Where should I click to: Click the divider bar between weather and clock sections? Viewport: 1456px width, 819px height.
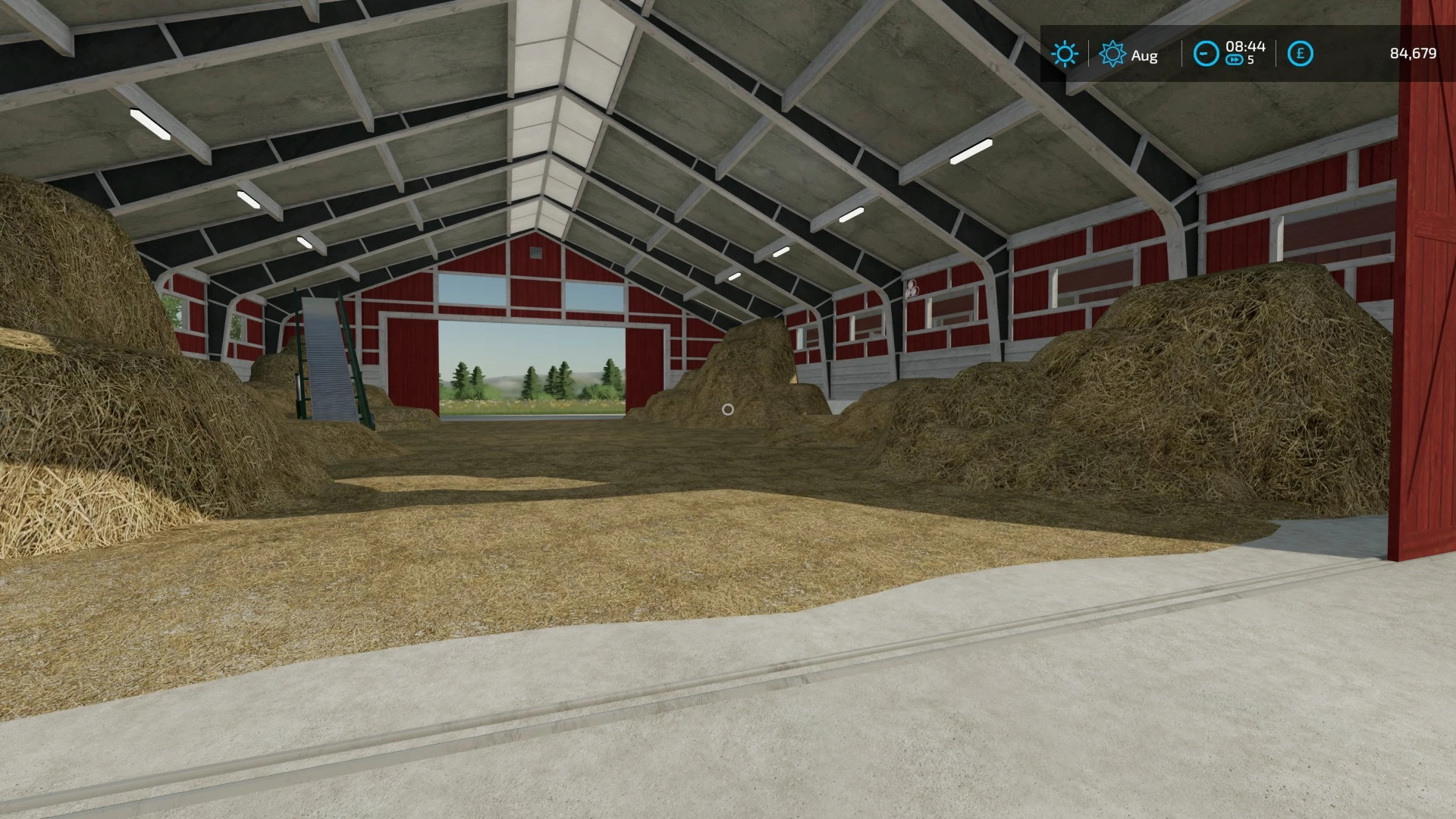[1182, 53]
